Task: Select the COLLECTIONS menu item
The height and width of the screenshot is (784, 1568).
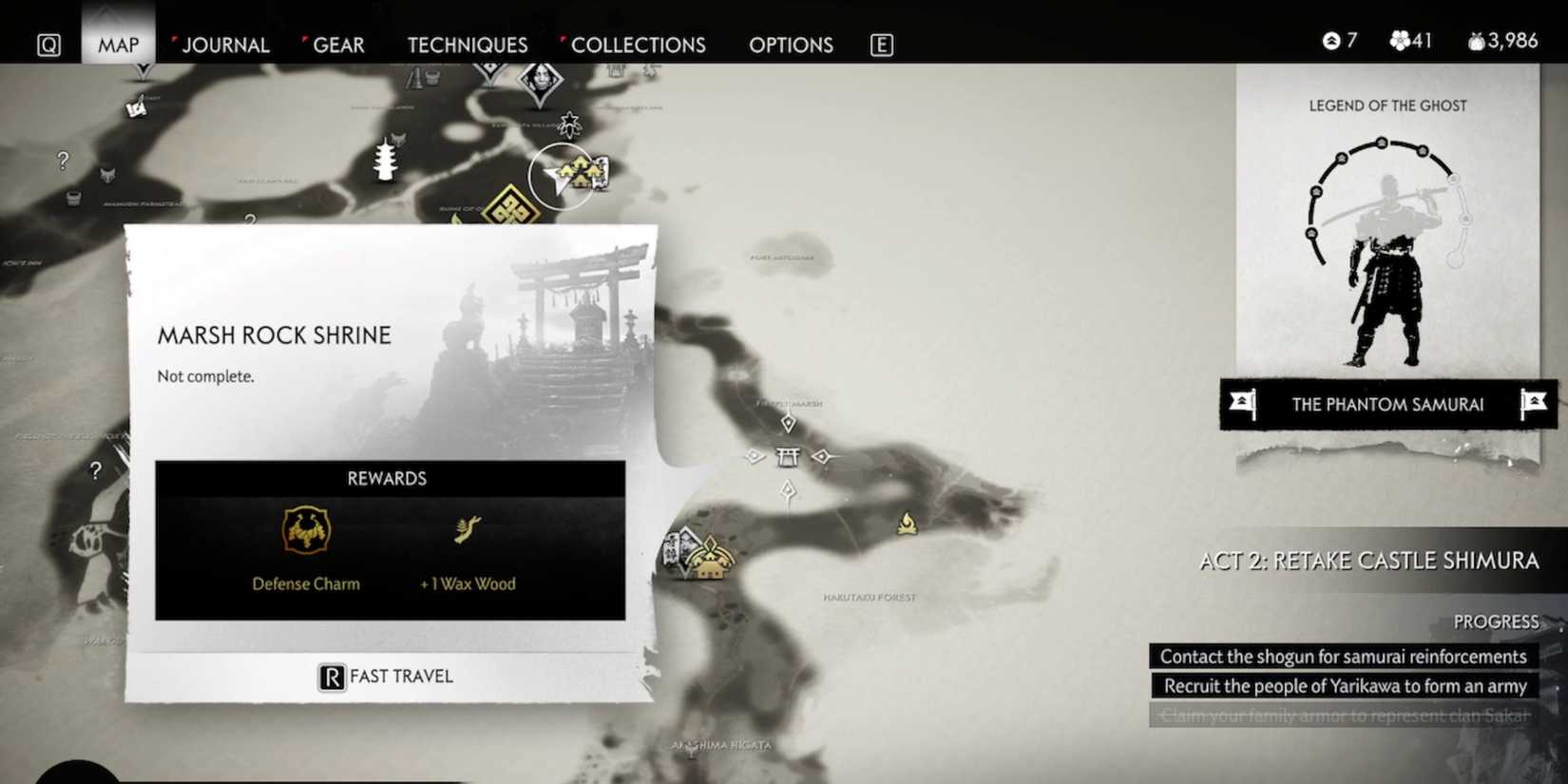Action: (638, 44)
